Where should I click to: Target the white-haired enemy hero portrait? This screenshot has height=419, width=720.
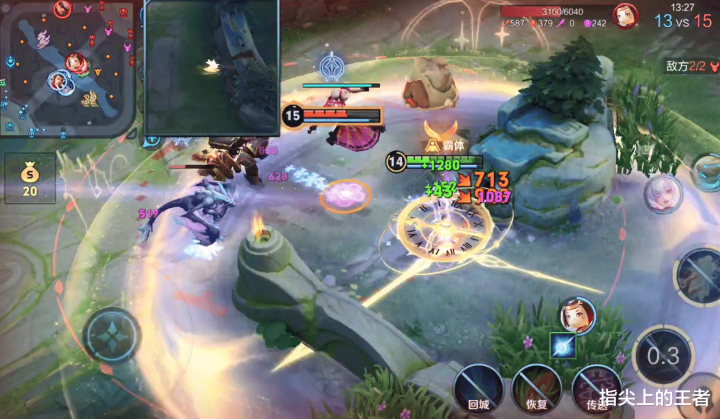click(663, 194)
